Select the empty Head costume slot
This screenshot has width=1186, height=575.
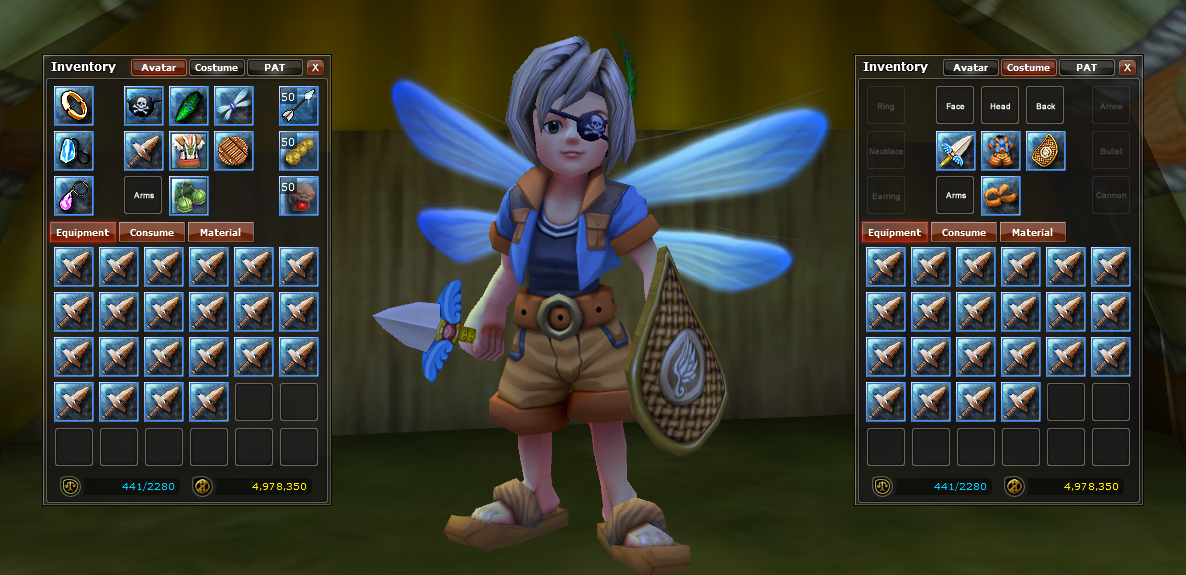1001,105
